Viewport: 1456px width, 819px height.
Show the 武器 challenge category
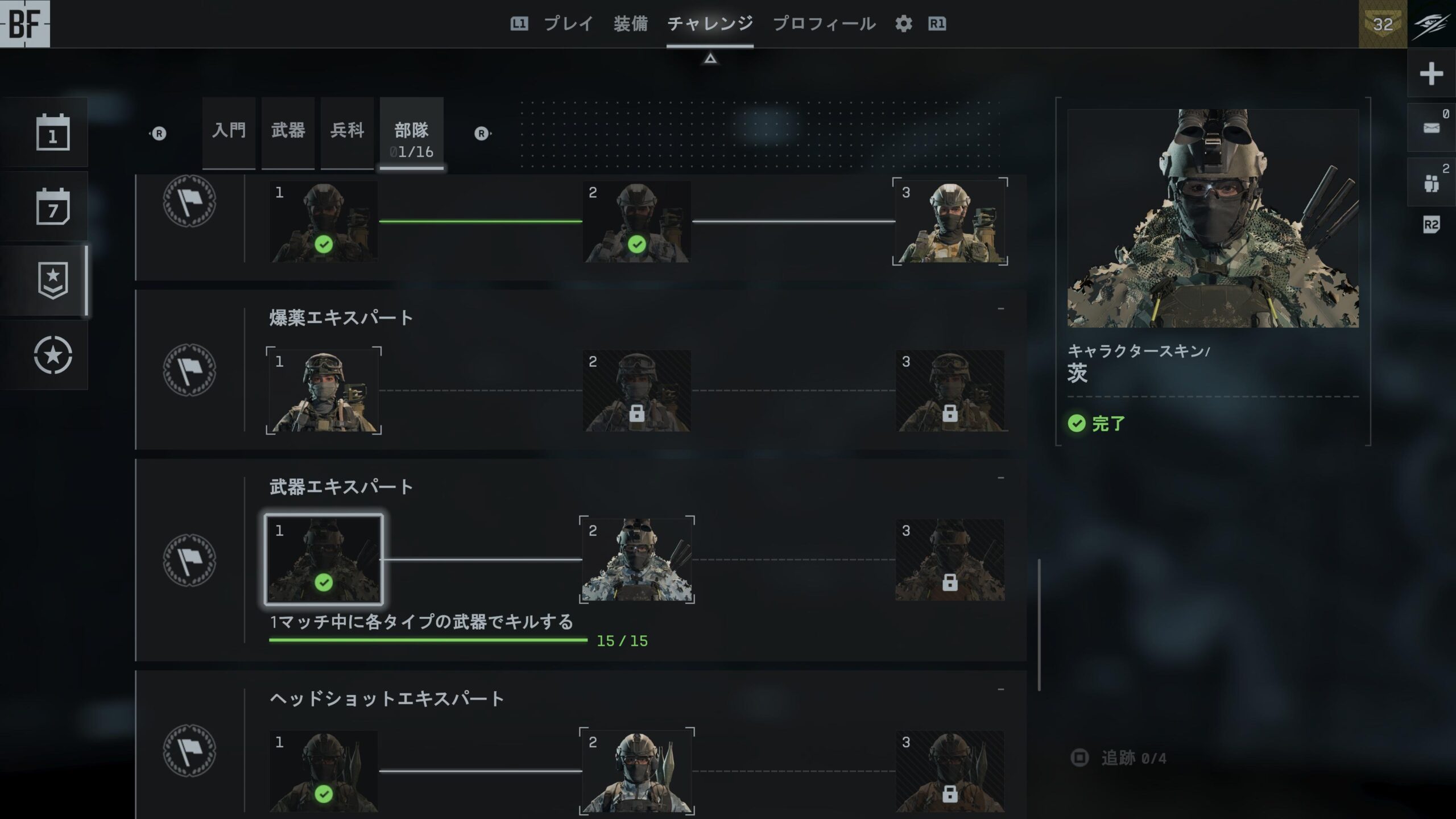288,132
